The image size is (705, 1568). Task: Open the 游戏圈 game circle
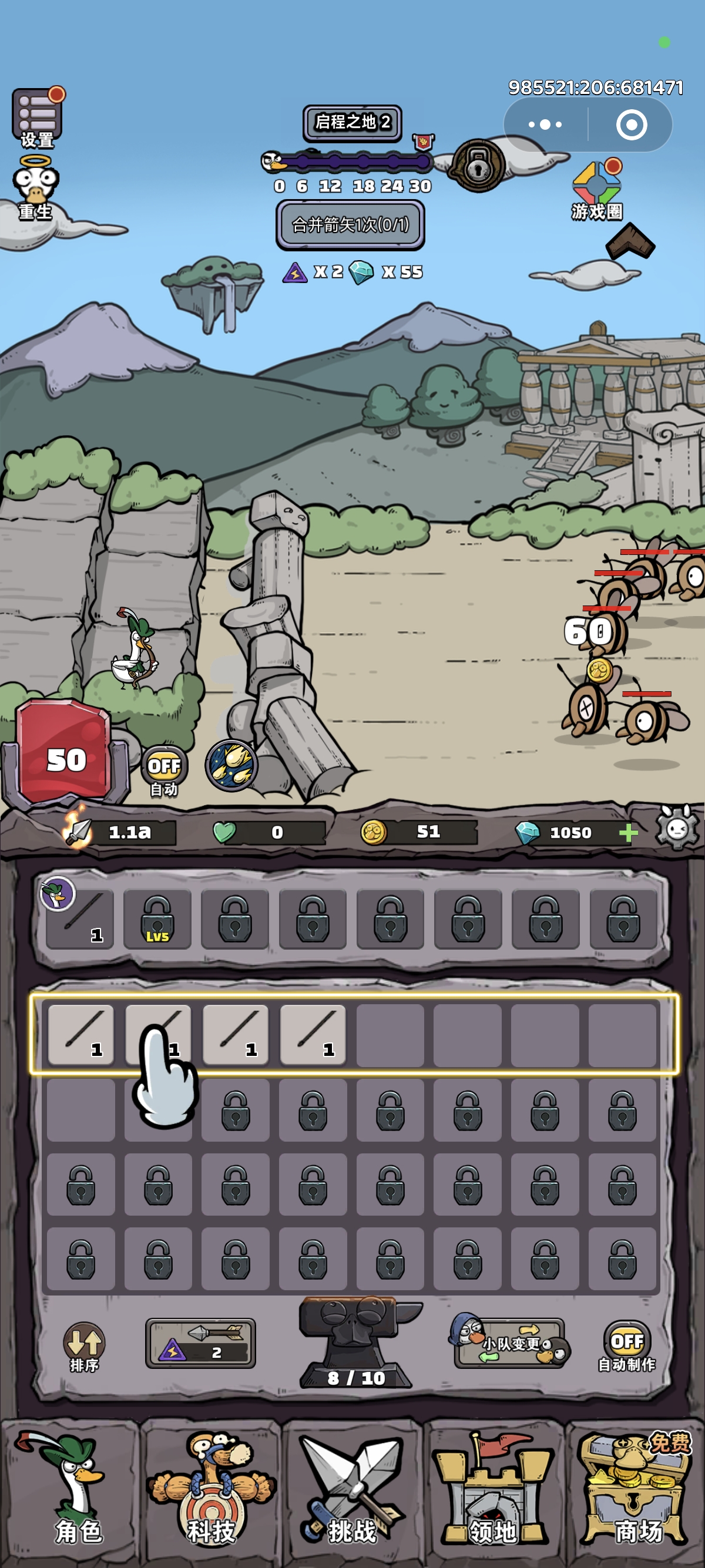click(x=597, y=190)
